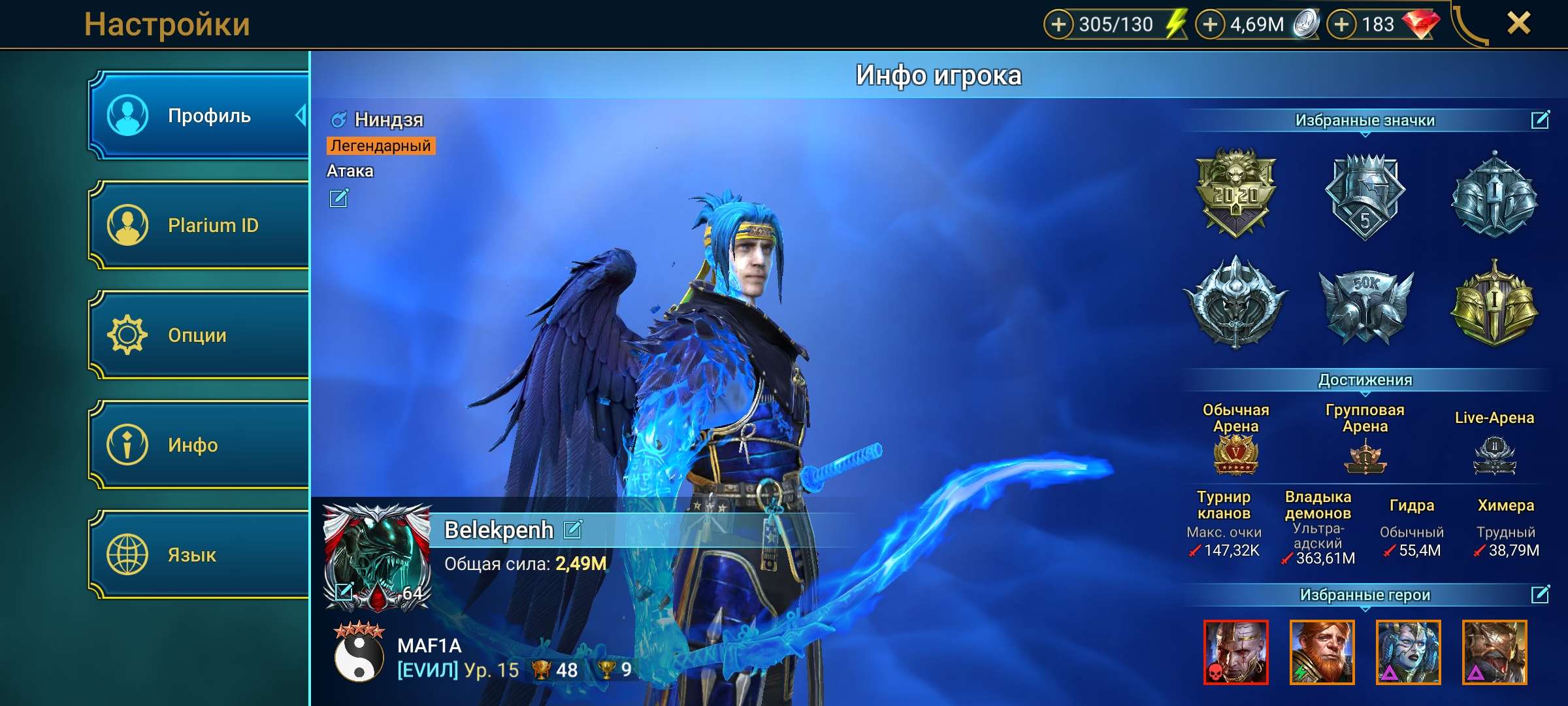This screenshot has width=1568, height=706.
Task: Add silver using the plus button
Action: pos(1210,25)
